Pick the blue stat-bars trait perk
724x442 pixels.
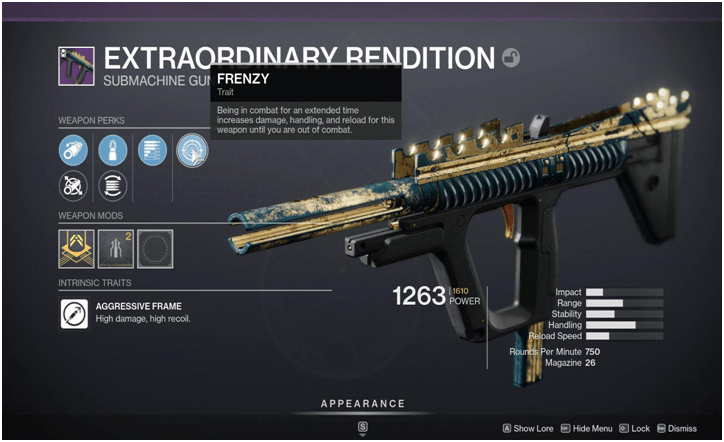152,150
